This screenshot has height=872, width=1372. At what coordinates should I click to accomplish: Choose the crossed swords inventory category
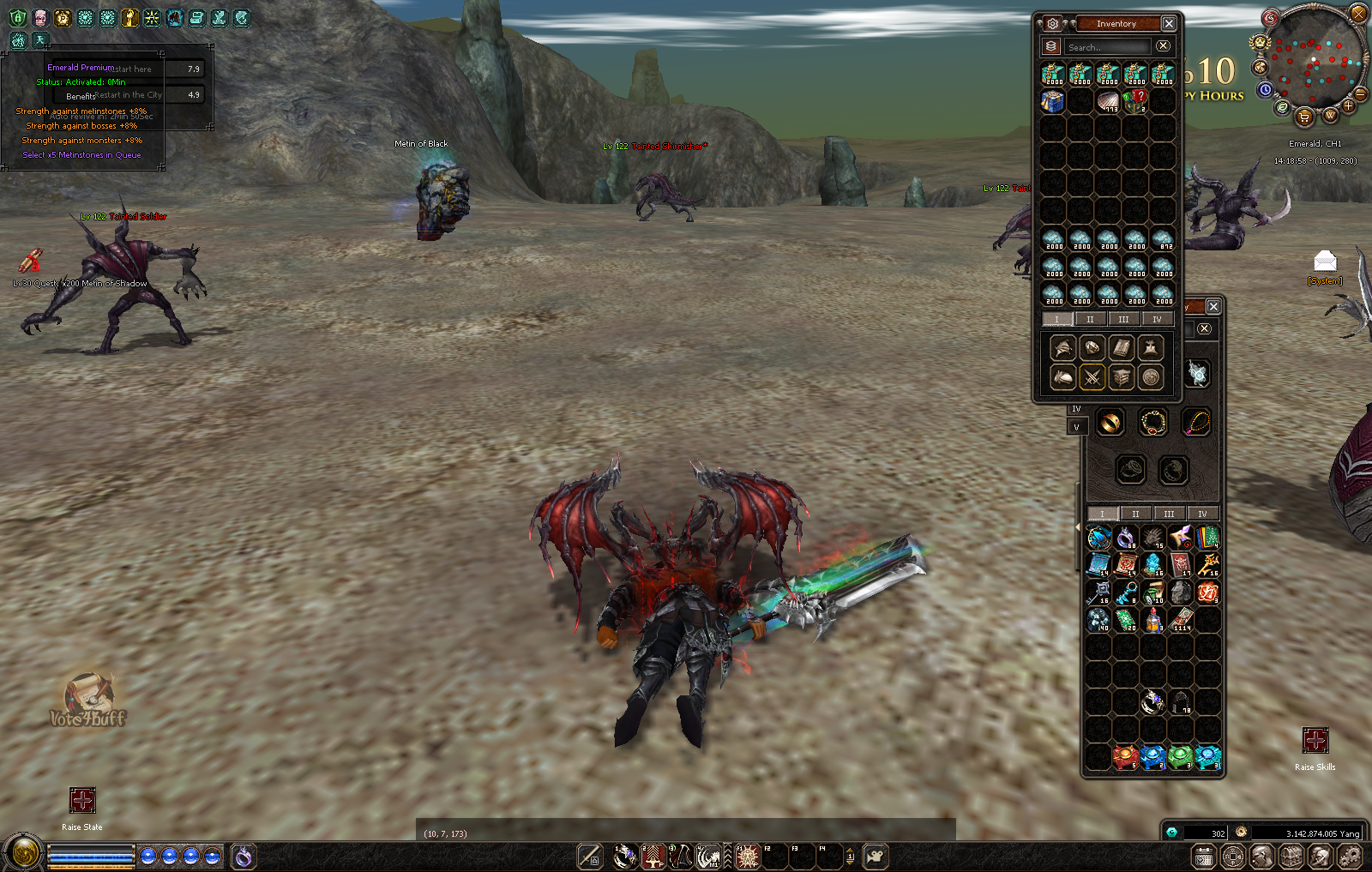point(1092,377)
